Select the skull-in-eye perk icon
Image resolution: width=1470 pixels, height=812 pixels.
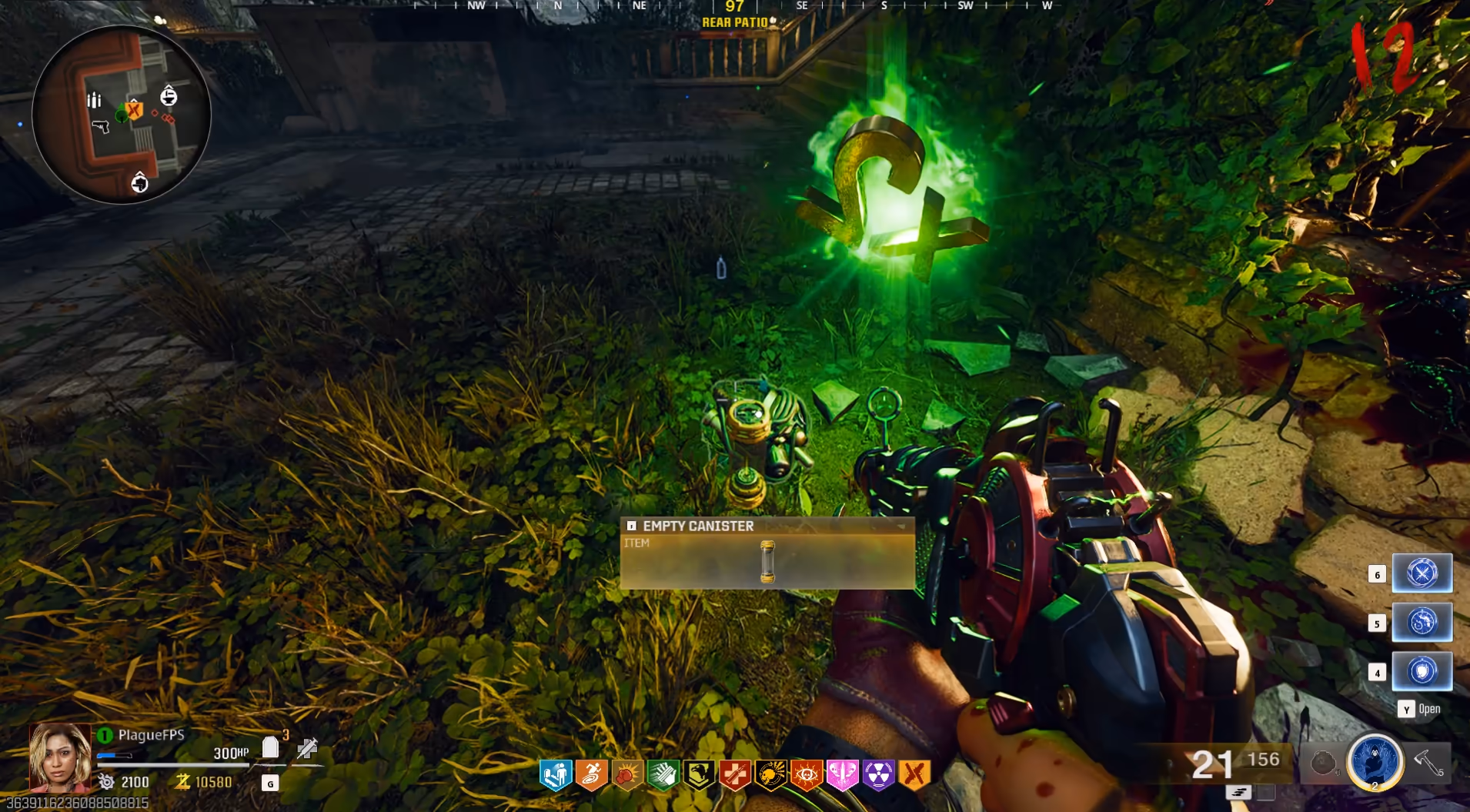point(806,775)
